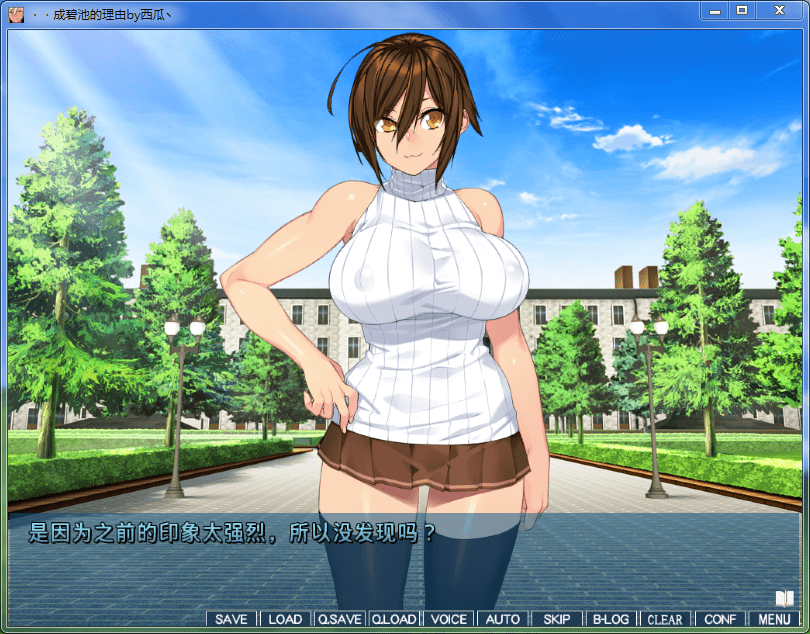Activate SKIP to fast-forward dialogue
Screen dimensions: 810x634
tap(557, 619)
